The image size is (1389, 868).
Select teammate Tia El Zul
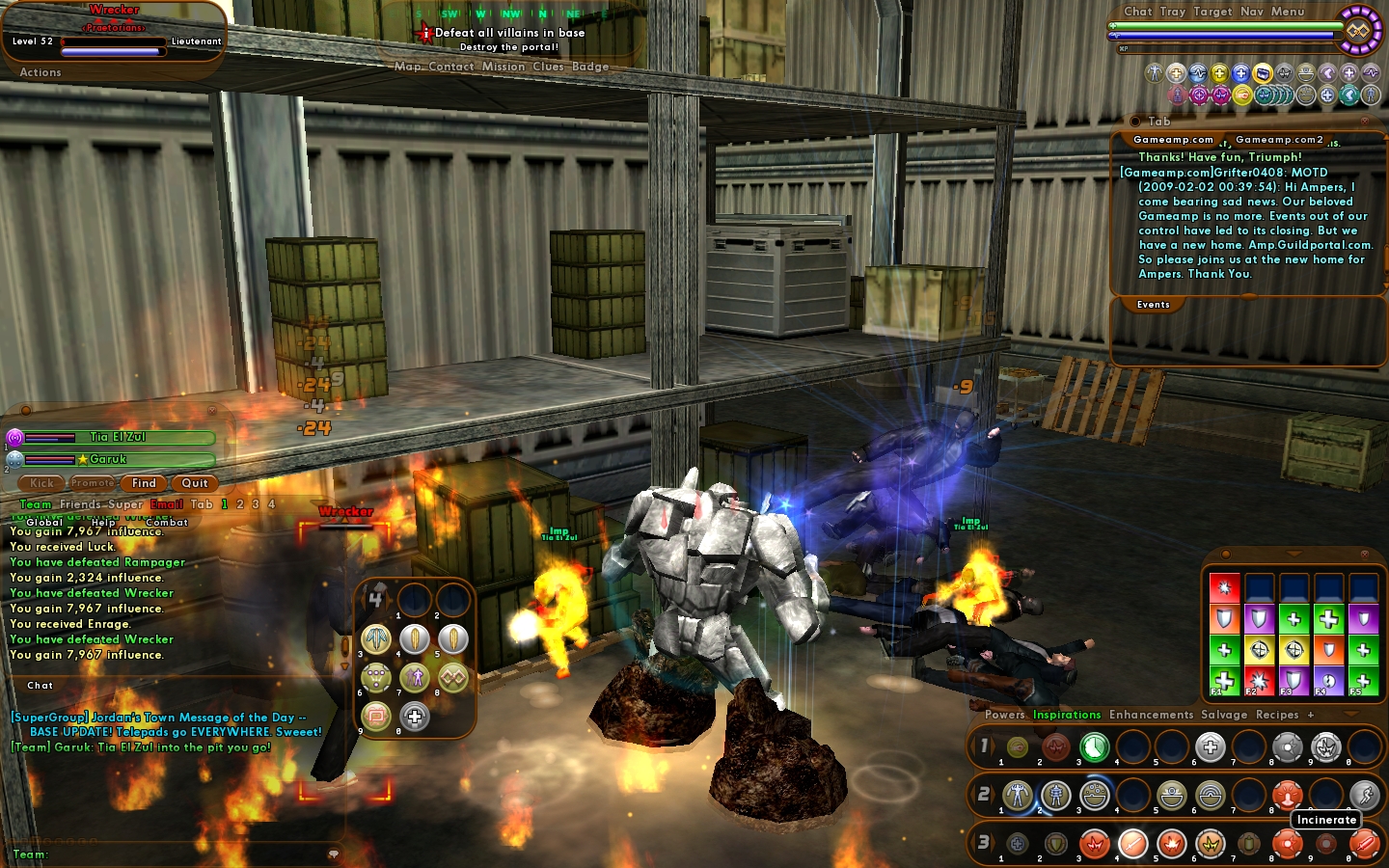coord(118,437)
